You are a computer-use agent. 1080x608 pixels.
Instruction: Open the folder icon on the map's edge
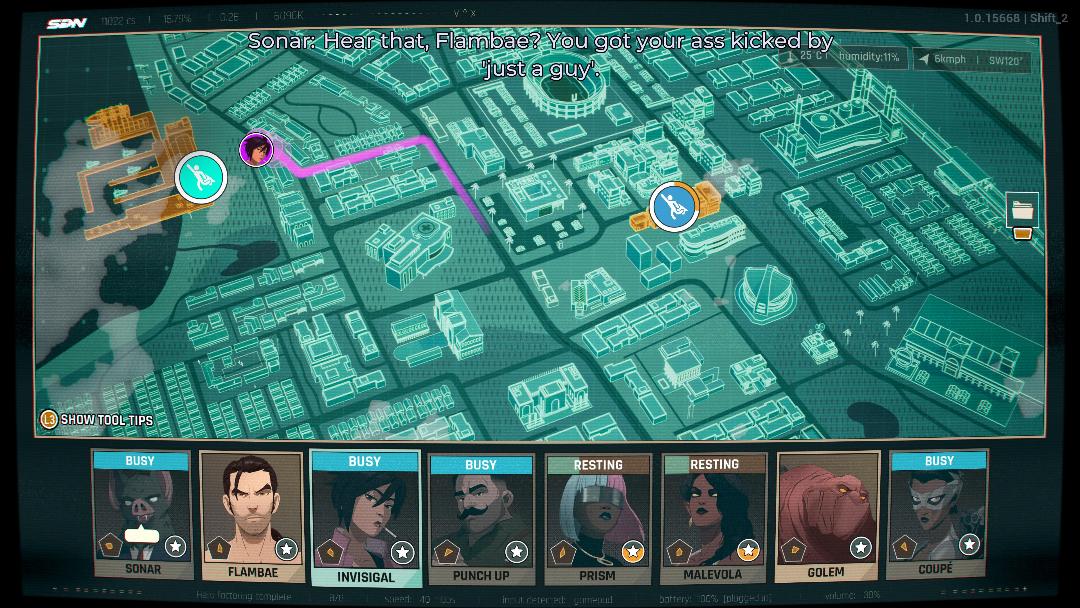point(1022,211)
